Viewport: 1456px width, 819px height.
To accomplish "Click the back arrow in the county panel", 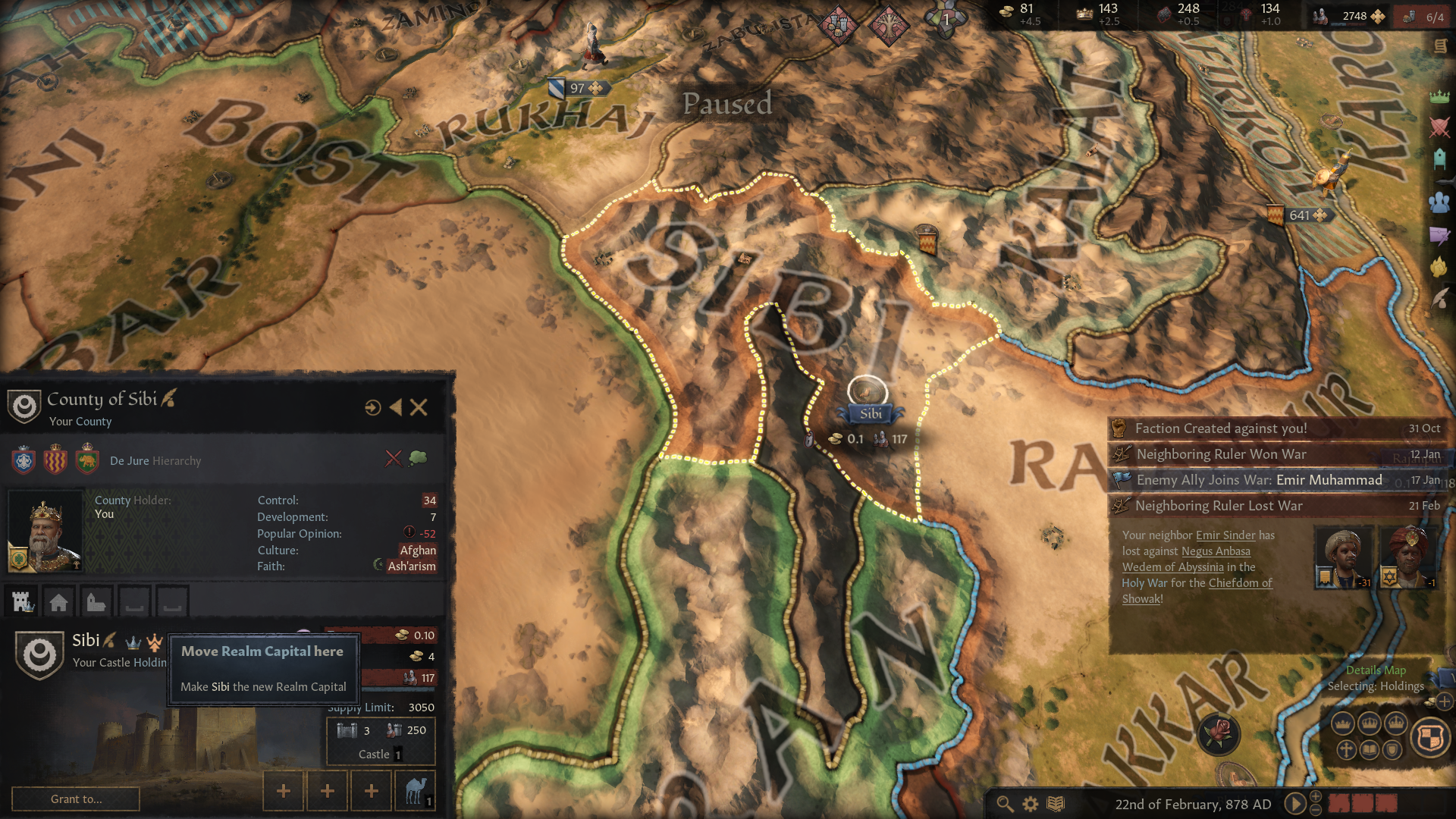I will (395, 408).
